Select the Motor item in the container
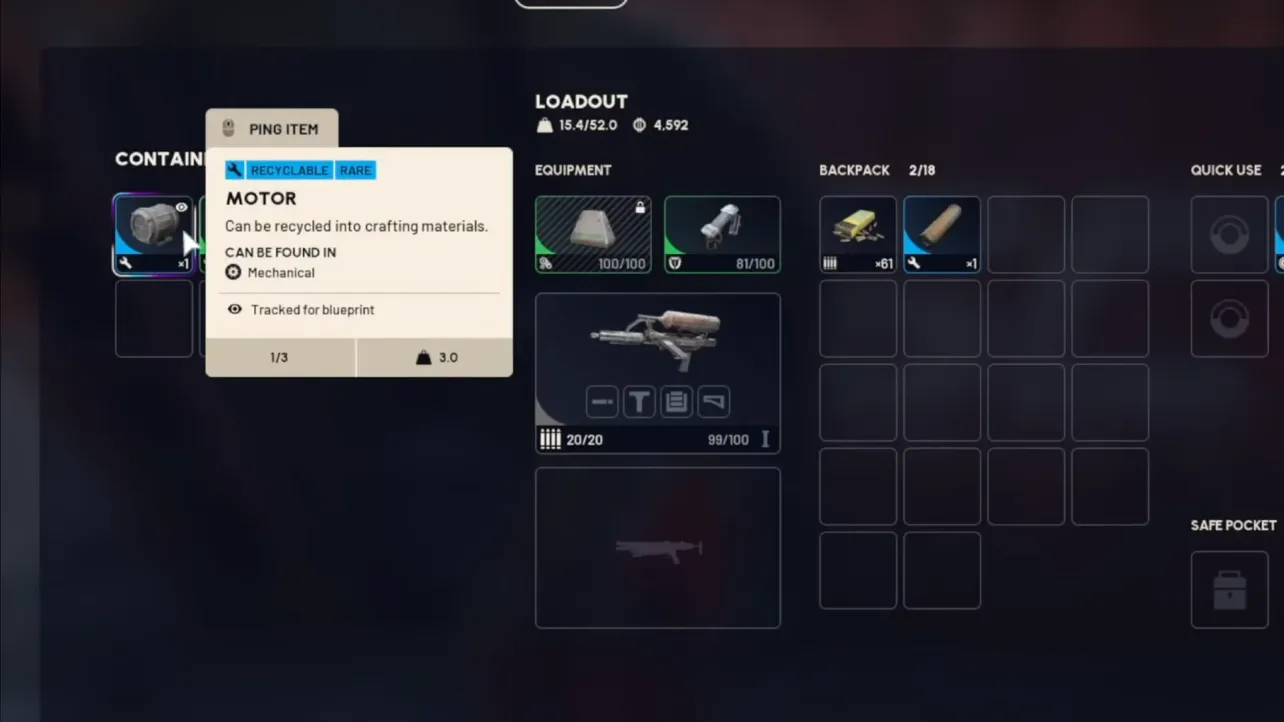This screenshot has height=722, width=1284. point(153,233)
